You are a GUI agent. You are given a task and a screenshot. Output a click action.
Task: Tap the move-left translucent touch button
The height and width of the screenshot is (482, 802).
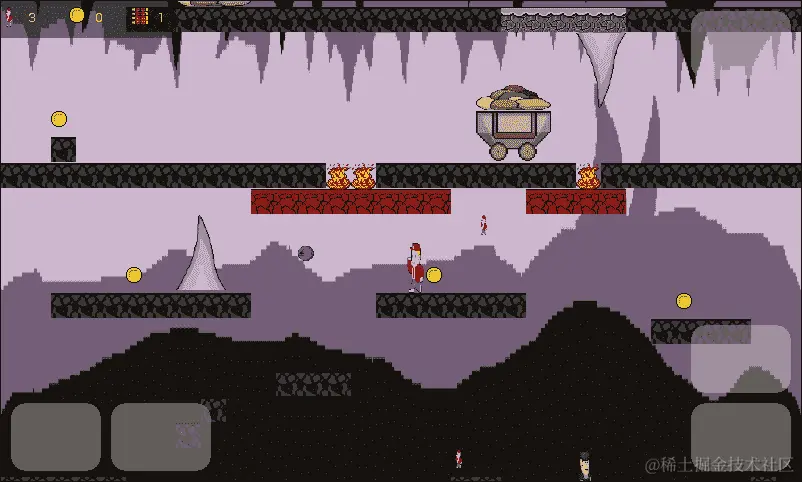click(x=56, y=436)
